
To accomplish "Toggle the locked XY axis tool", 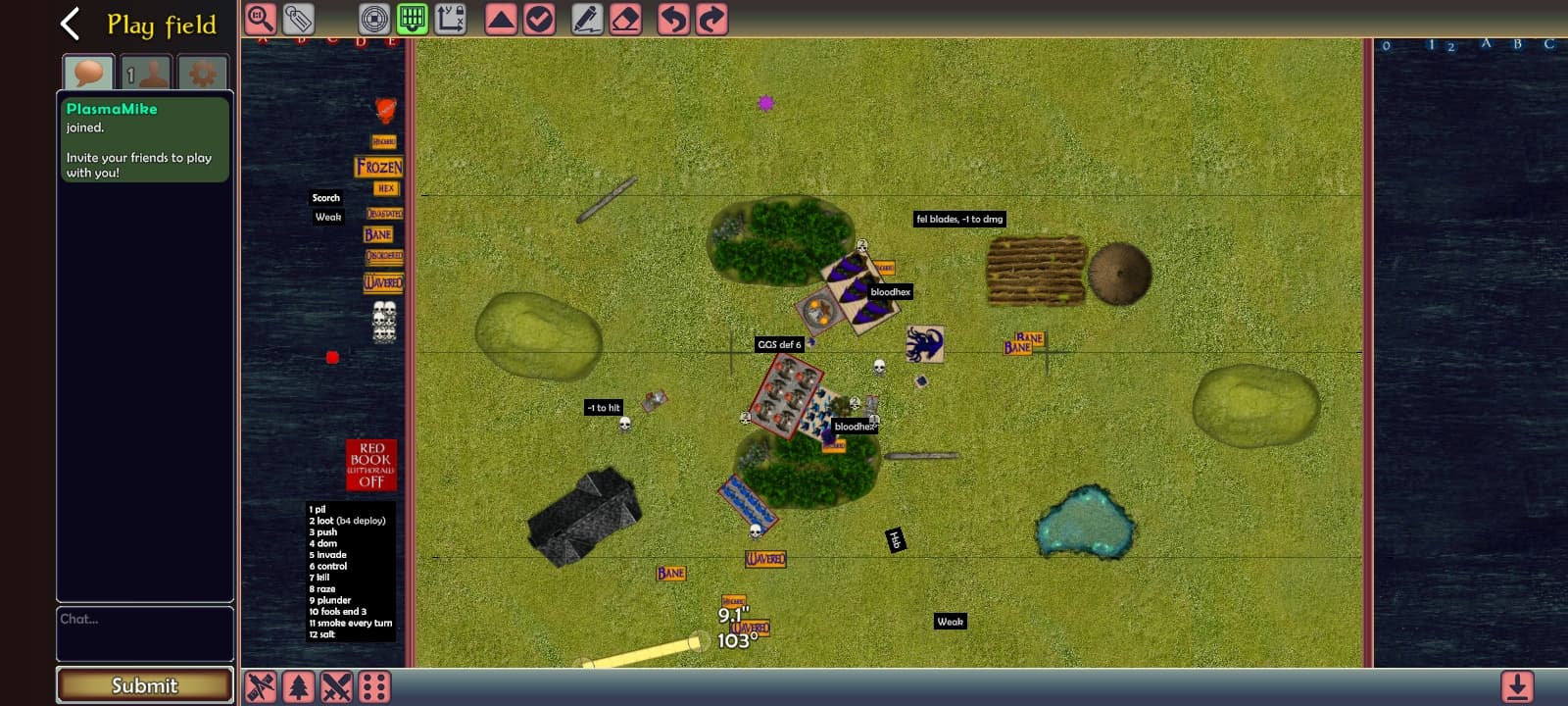I will (451, 19).
